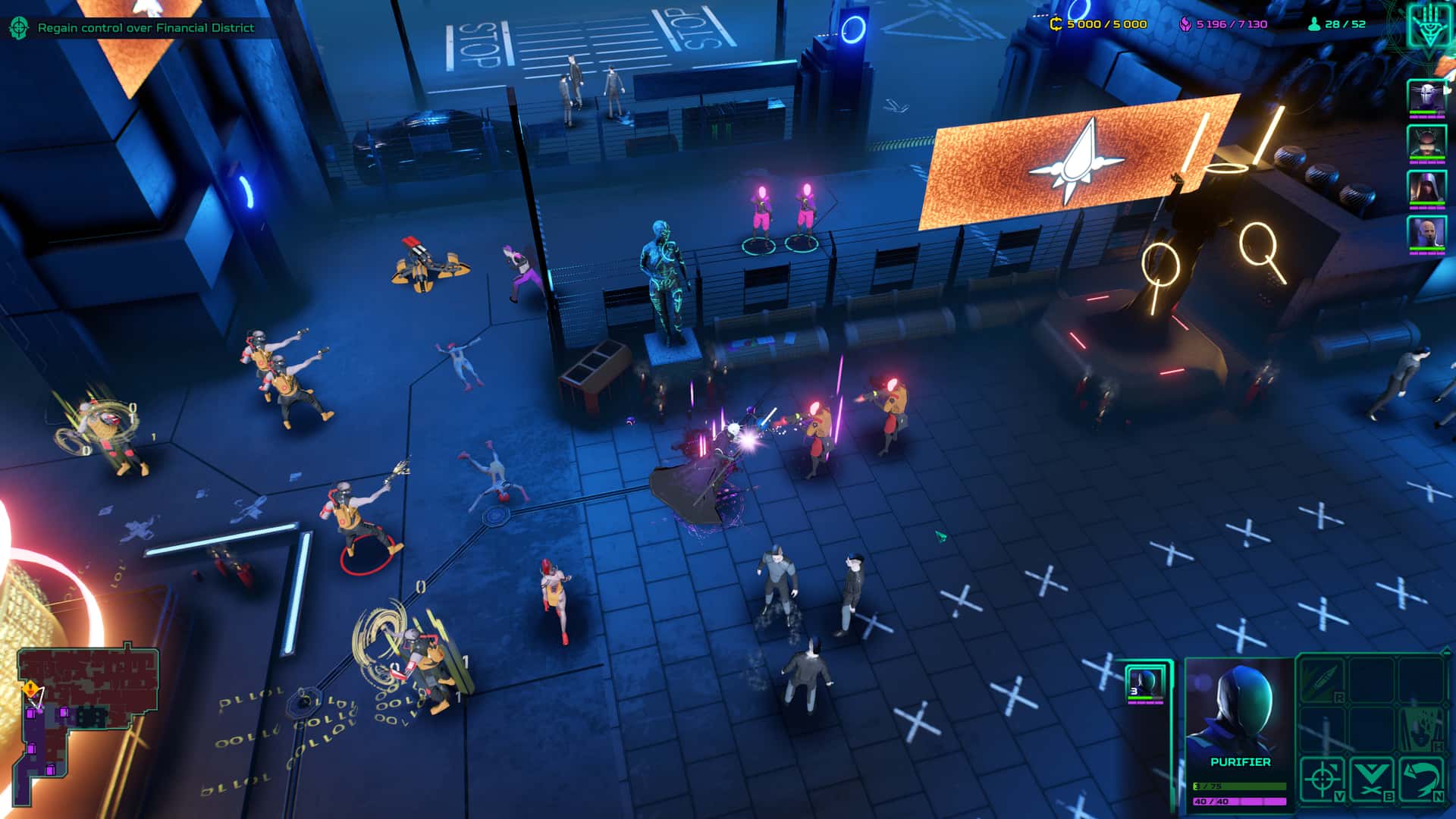This screenshot has width=1456, height=819.
Task: Use the curved-arrow retreat ability marked N
Action: point(1423,780)
